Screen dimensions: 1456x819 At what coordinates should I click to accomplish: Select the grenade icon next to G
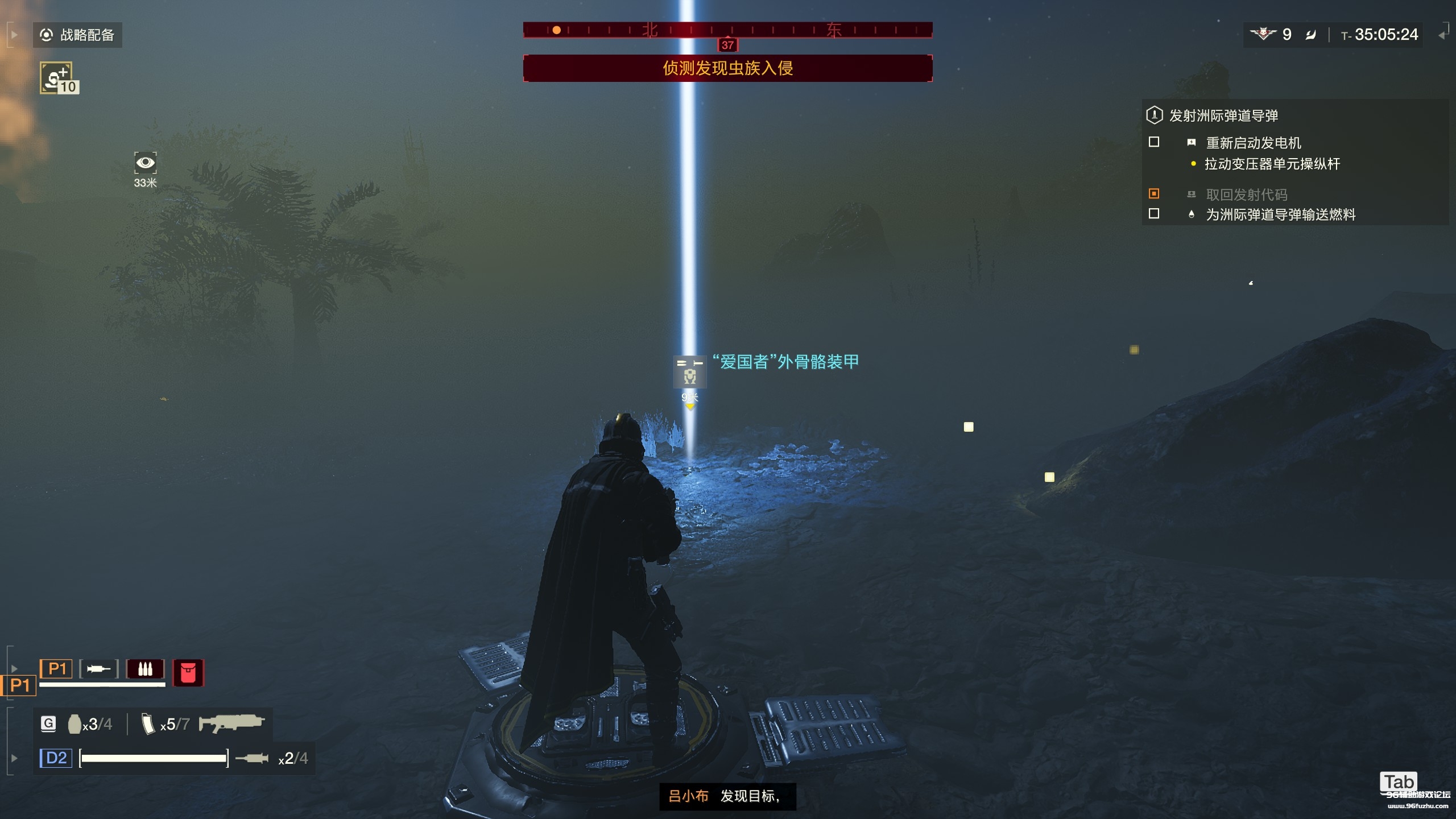pos(75,723)
